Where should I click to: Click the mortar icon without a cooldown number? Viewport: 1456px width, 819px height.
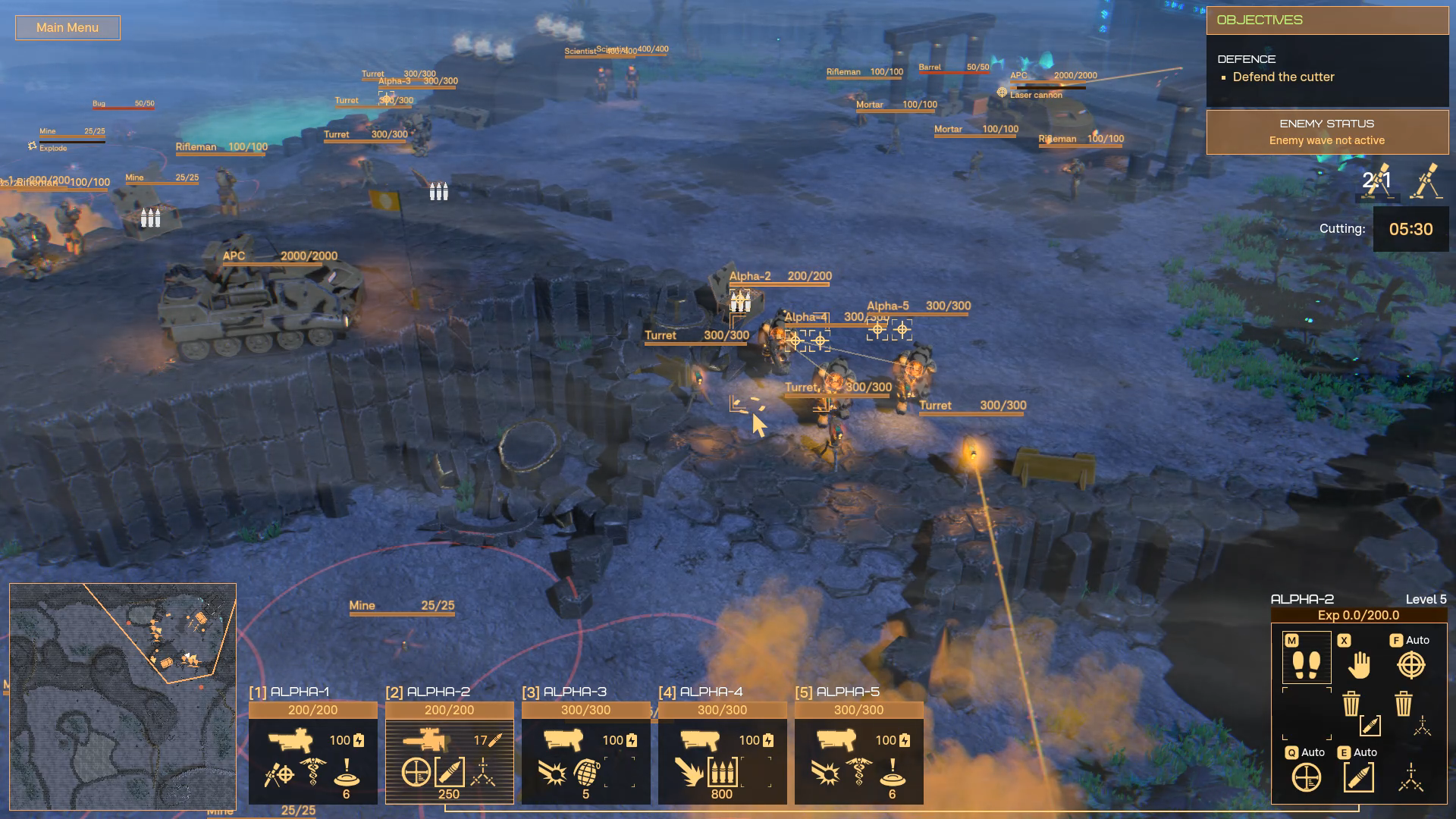tap(1426, 182)
